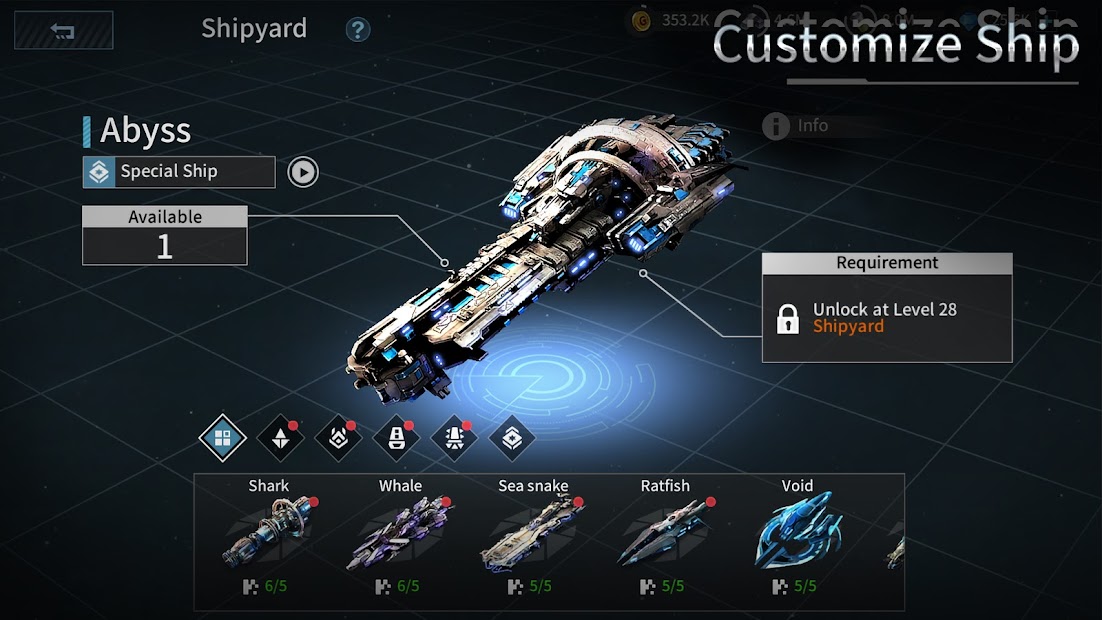The image size is (1102, 620).
Task: Switch to the claw-shaped ship class tab
Action: tap(338, 438)
